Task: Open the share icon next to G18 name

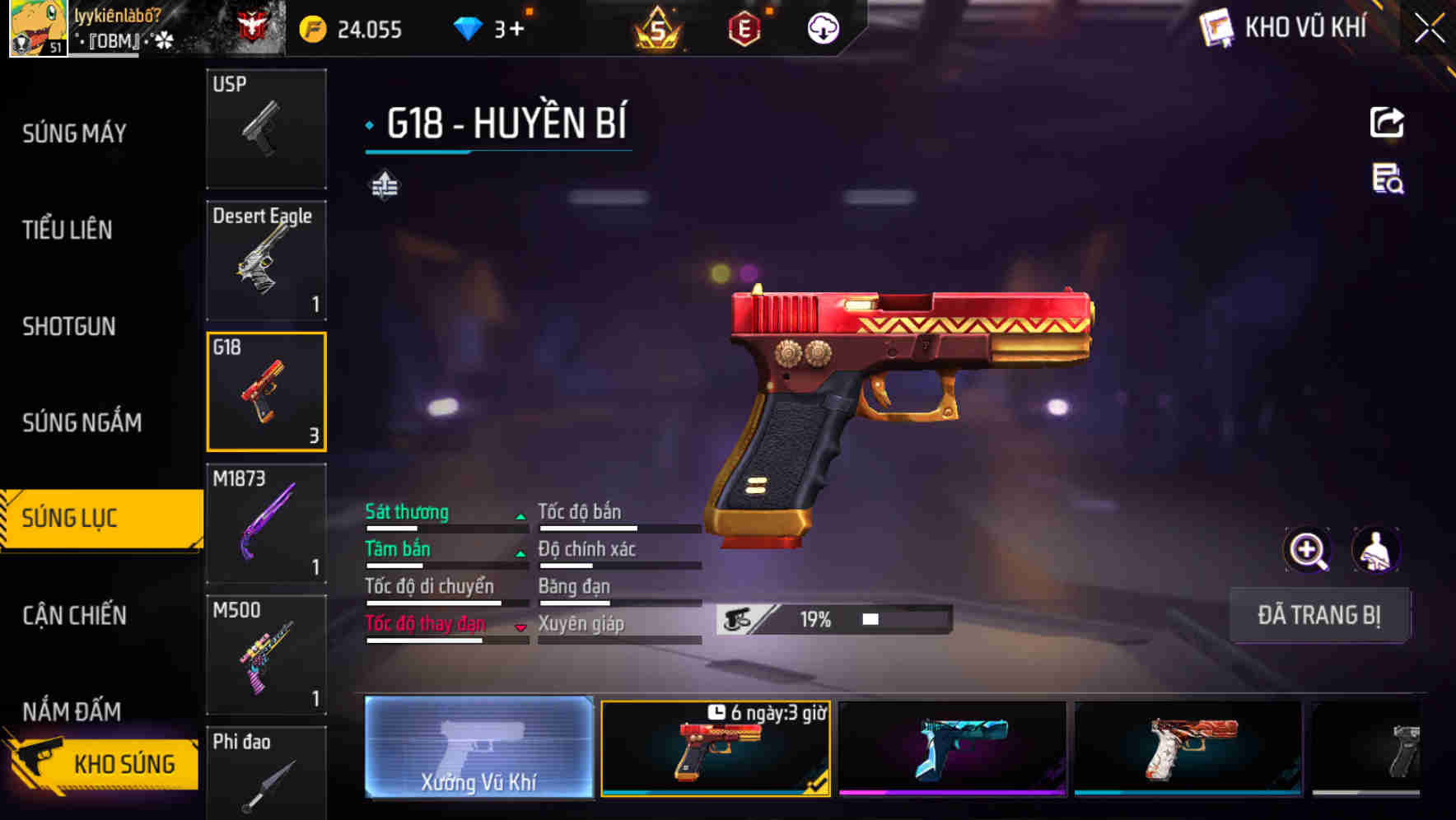Action: 1387,122
